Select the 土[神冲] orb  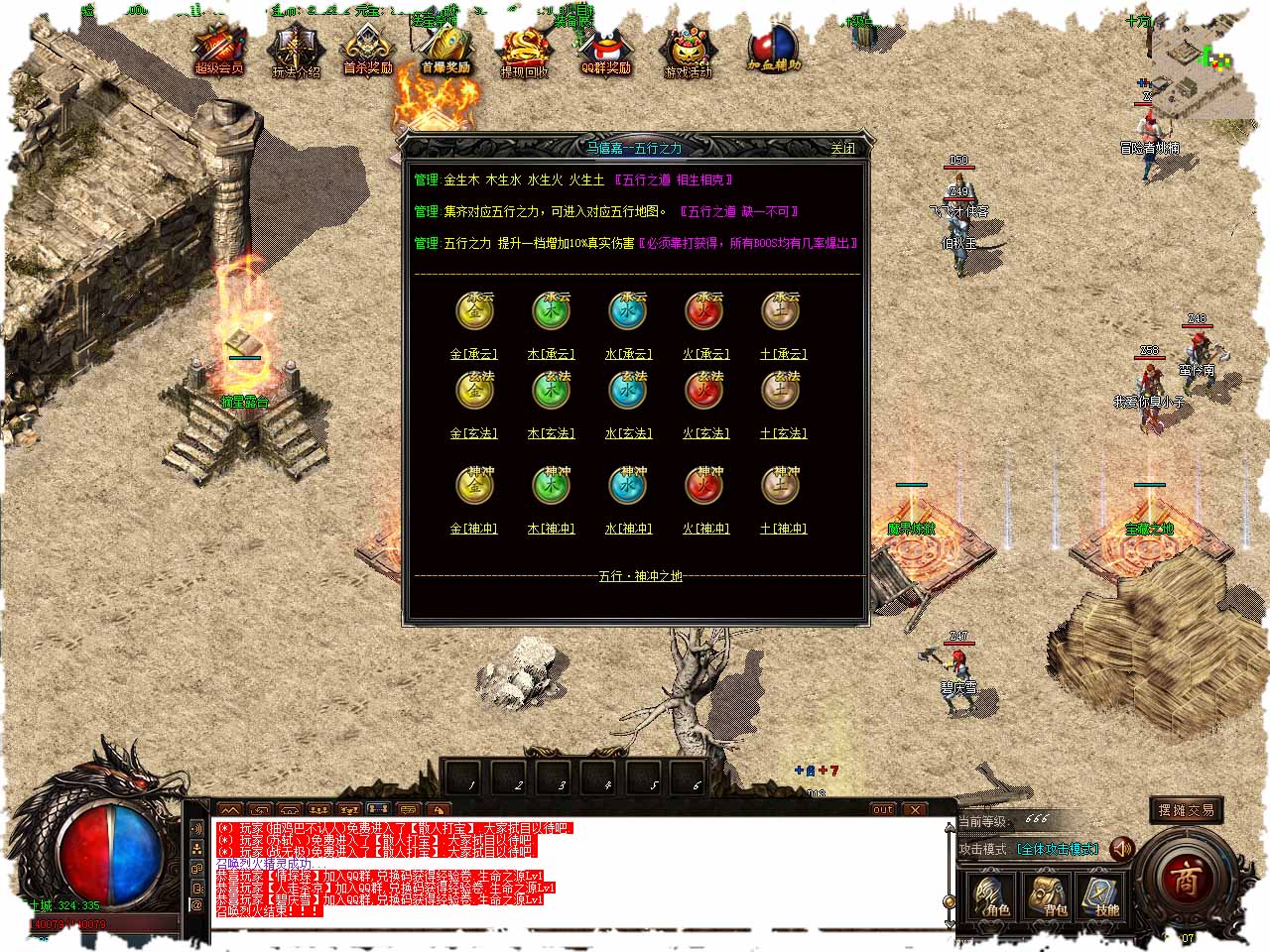pyautogui.click(x=781, y=486)
